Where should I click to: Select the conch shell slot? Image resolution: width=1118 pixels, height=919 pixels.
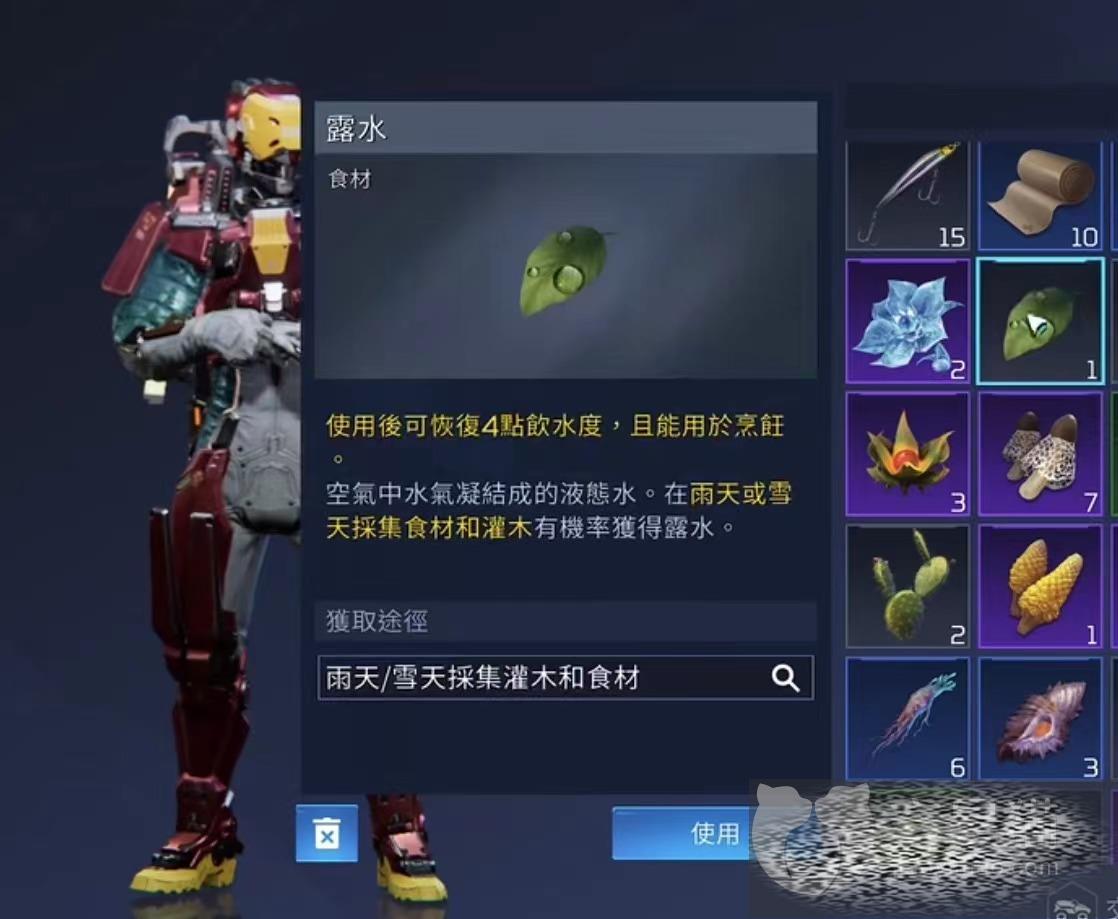pyautogui.click(x=1039, y=718)
